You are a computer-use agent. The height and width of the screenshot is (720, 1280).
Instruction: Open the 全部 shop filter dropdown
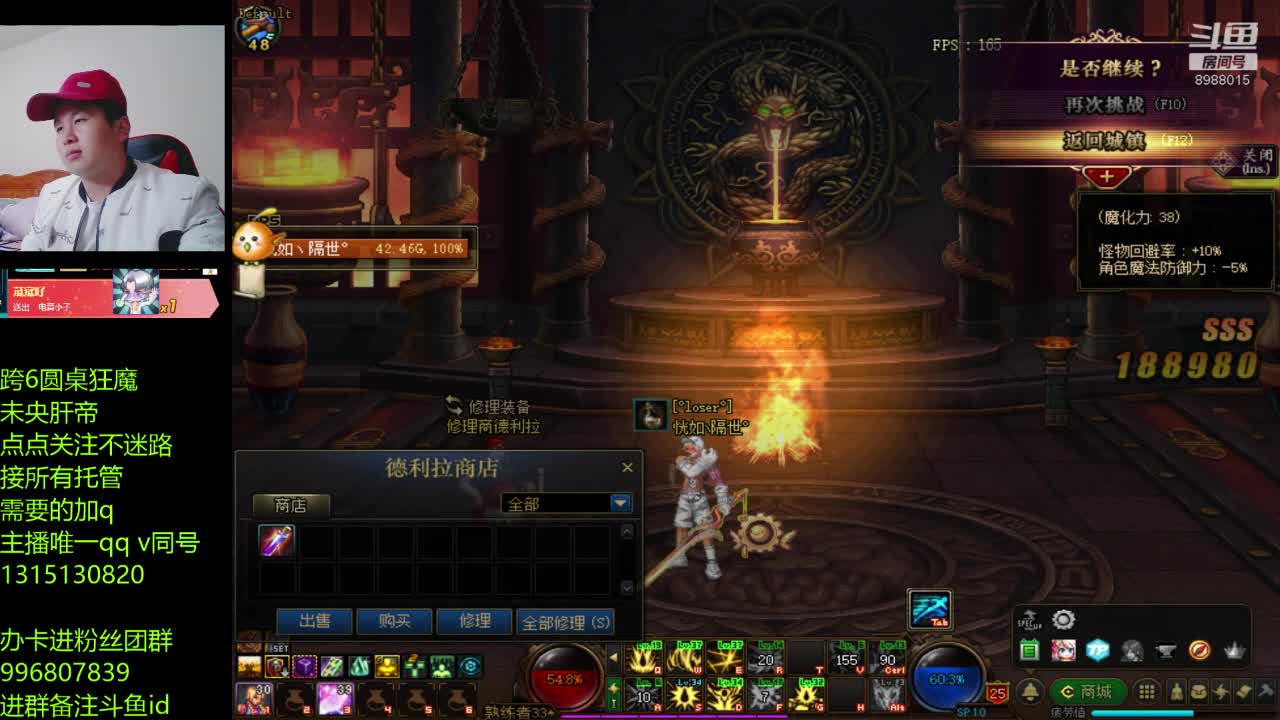[620, 503]
